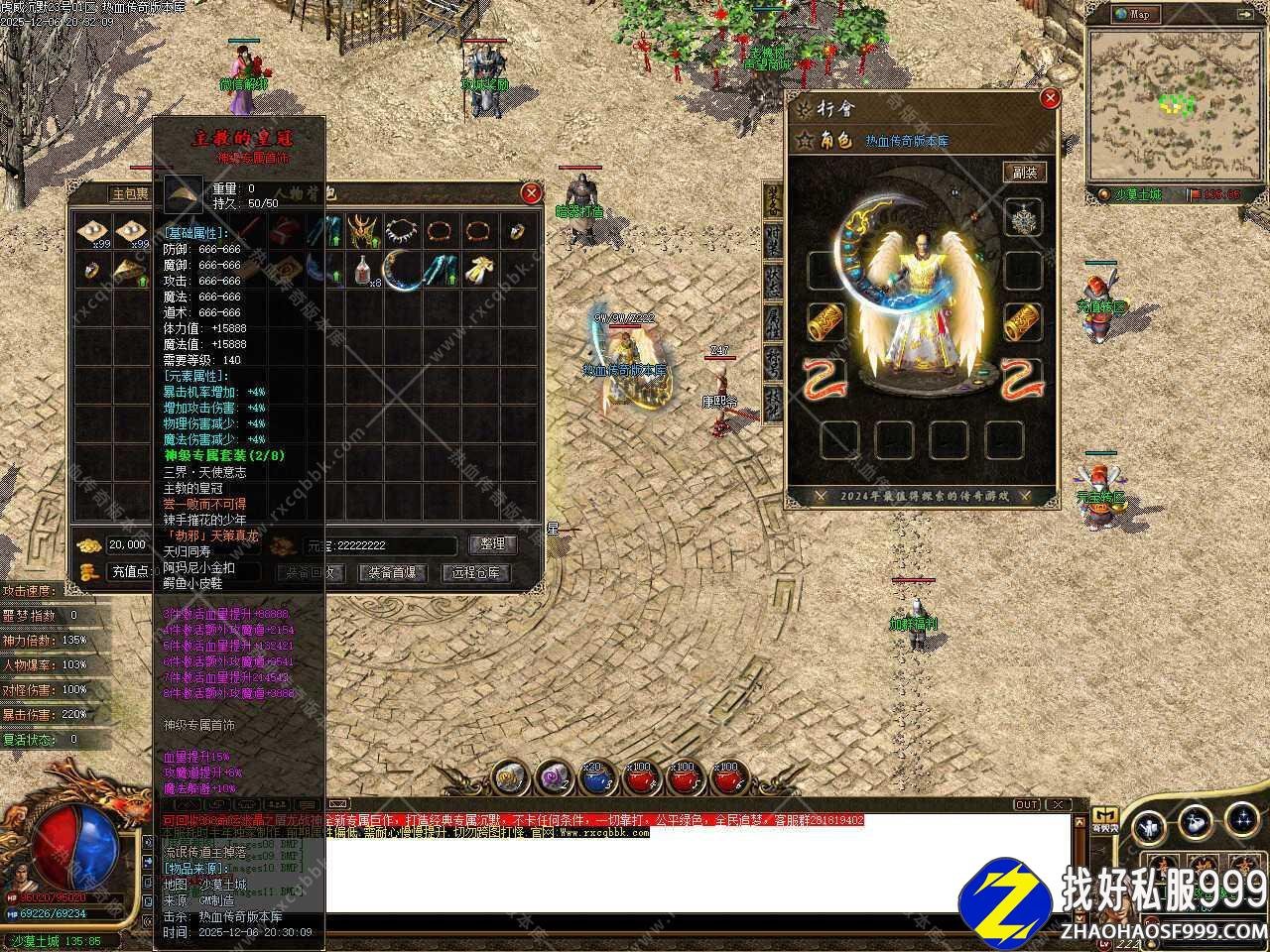Select the 主包裹 main bag tab
This screenshot has width=1270, height=952.
(x=130, y=194)
